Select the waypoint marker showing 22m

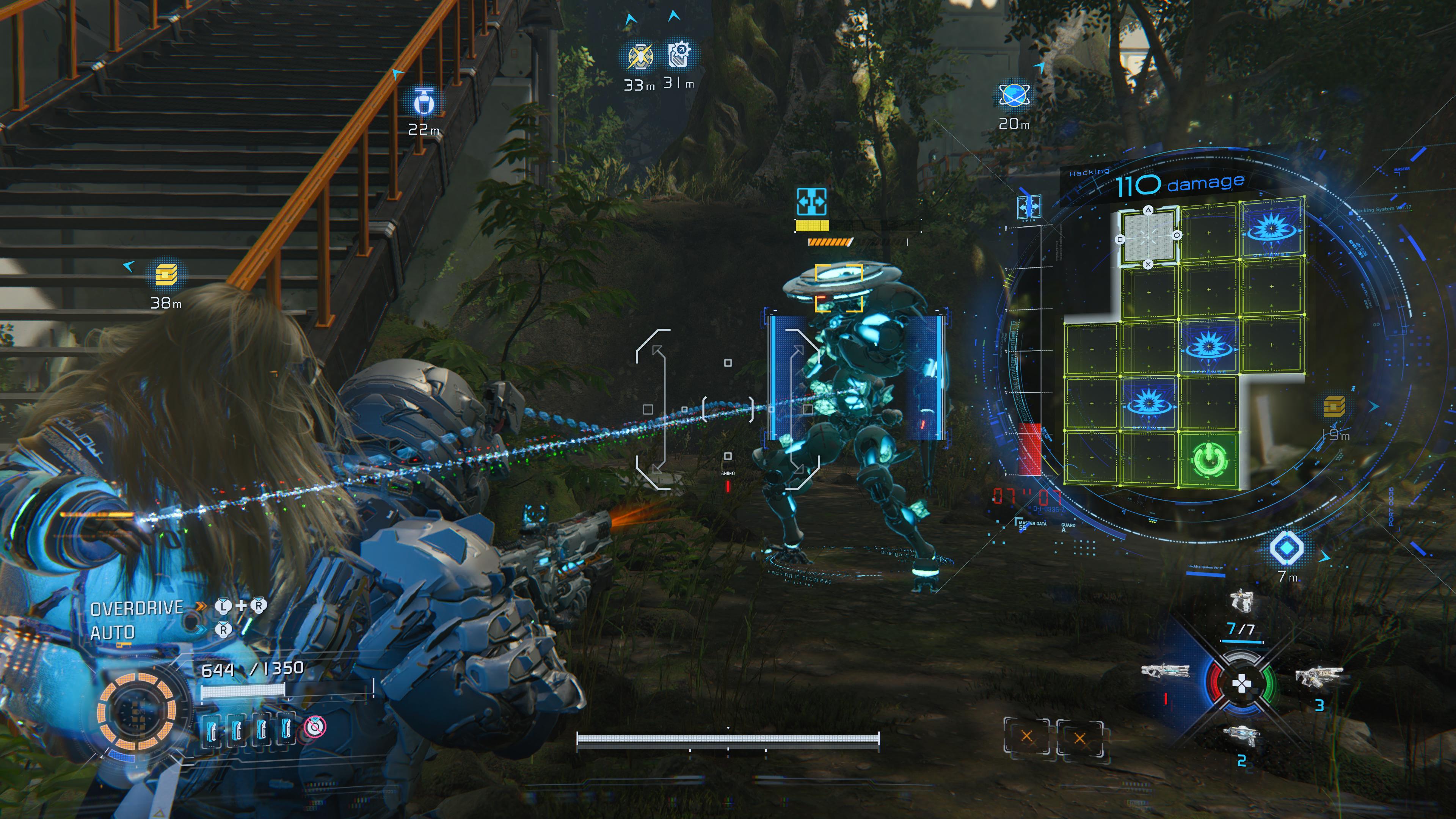tap(424, 102)
